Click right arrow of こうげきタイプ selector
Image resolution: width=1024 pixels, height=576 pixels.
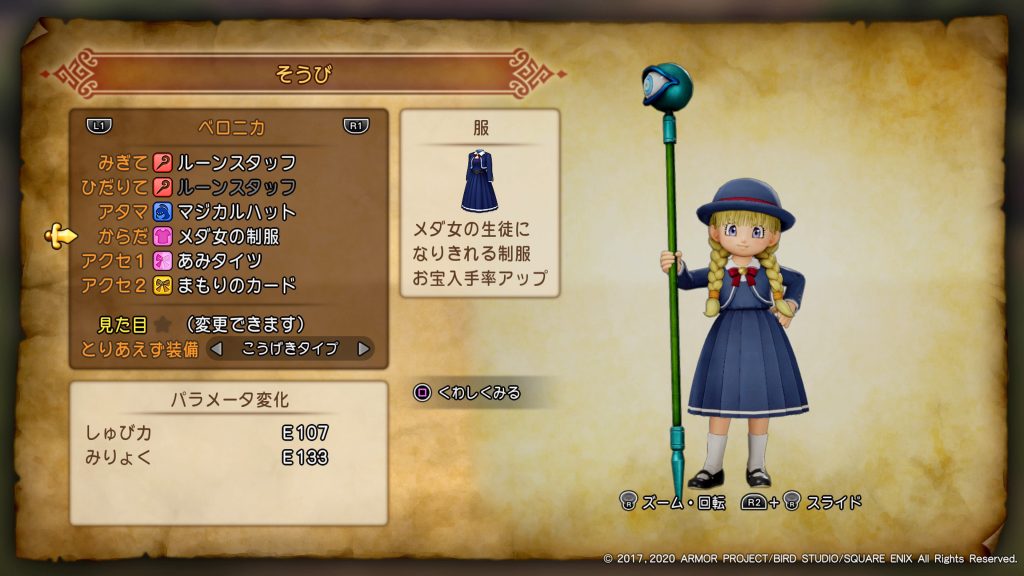[364, 349]
